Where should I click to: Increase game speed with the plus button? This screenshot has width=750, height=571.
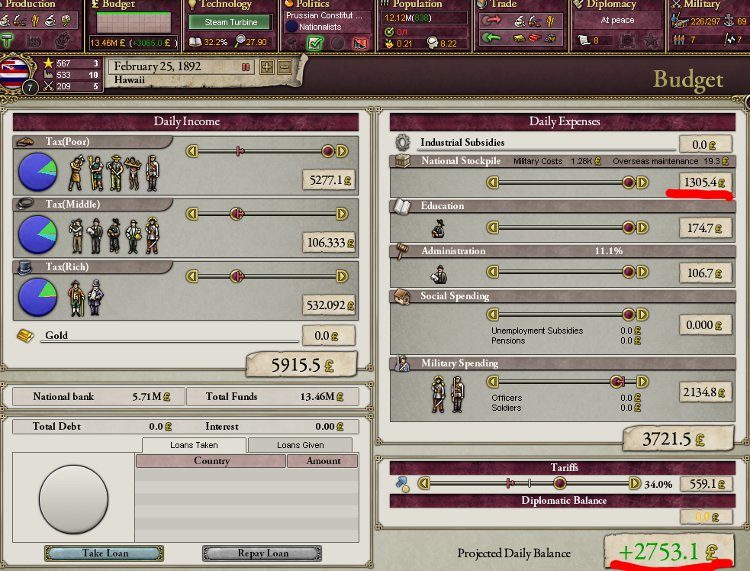267,67
